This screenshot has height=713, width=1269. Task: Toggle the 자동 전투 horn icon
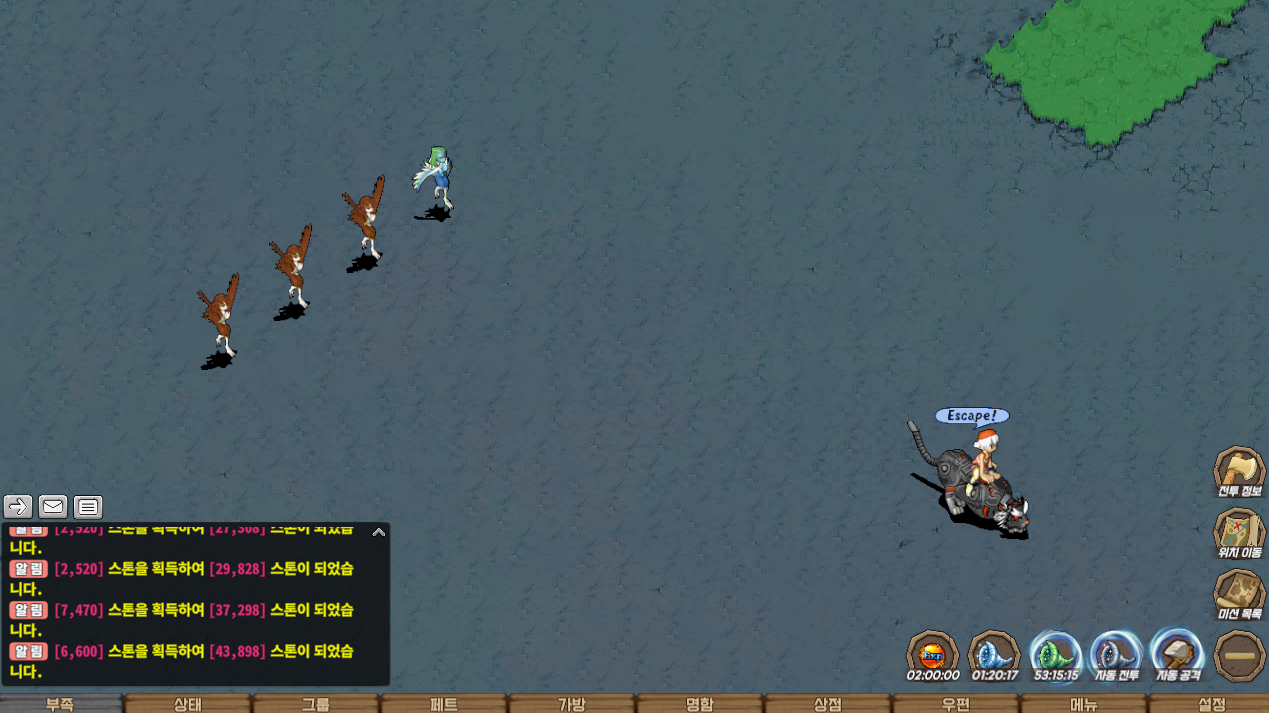click(1116, 655)
